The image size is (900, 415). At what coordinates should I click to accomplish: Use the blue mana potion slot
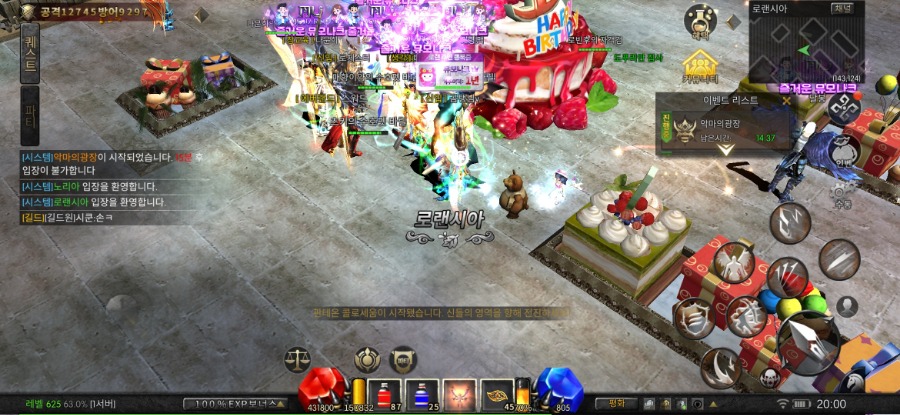[x=421, y=395]
